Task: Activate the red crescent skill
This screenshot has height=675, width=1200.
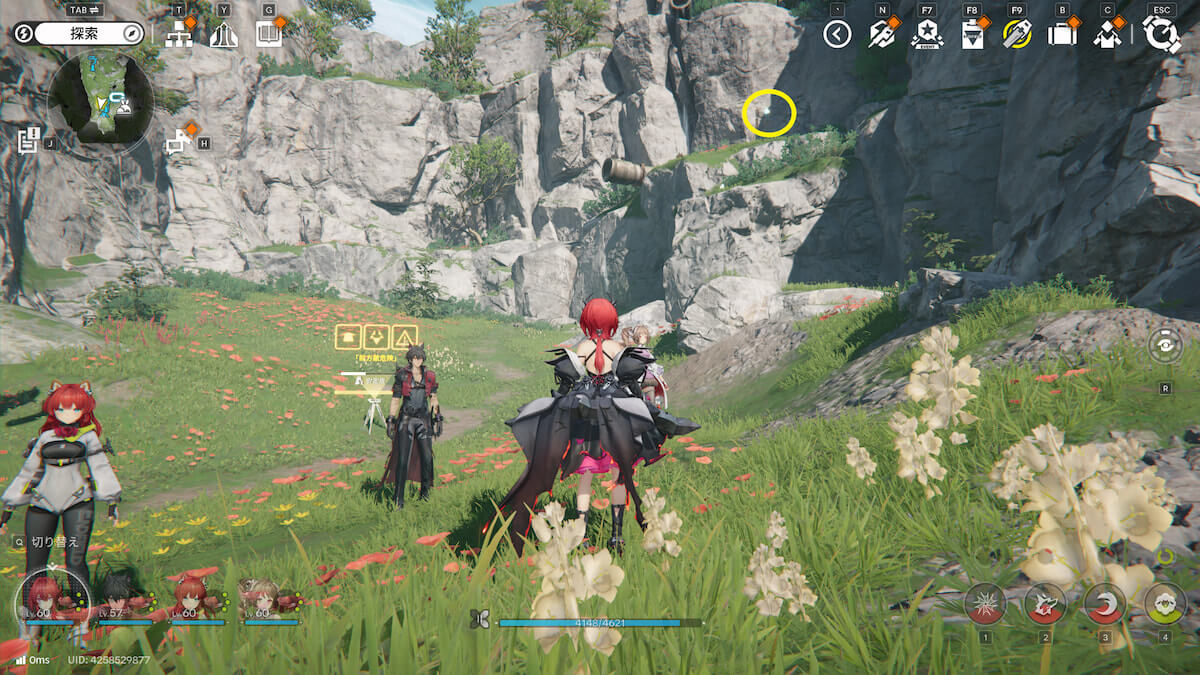Action: pos(1104,603)
